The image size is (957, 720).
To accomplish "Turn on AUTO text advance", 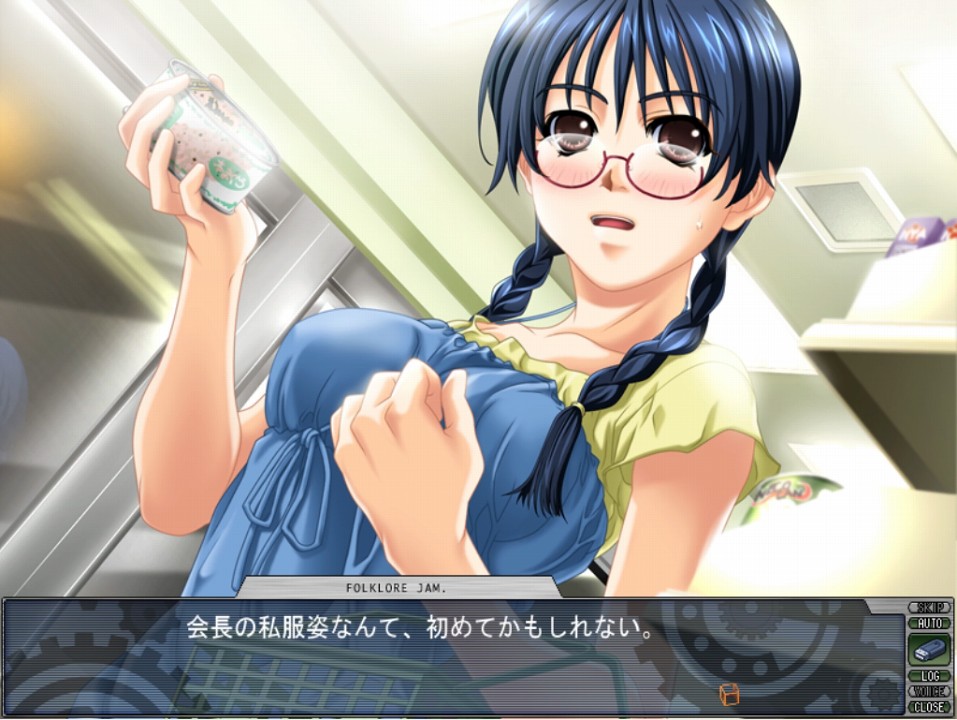I will (929, 622).
